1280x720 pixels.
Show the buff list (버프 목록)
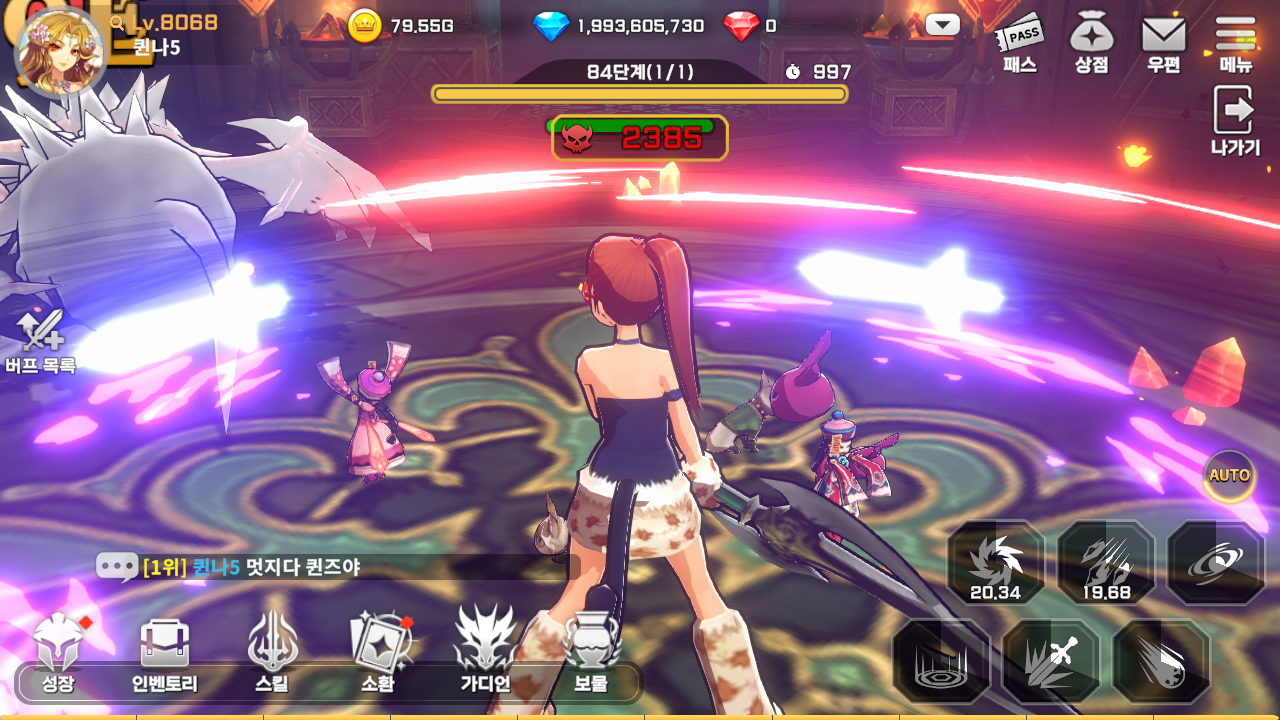pos(41,342)
